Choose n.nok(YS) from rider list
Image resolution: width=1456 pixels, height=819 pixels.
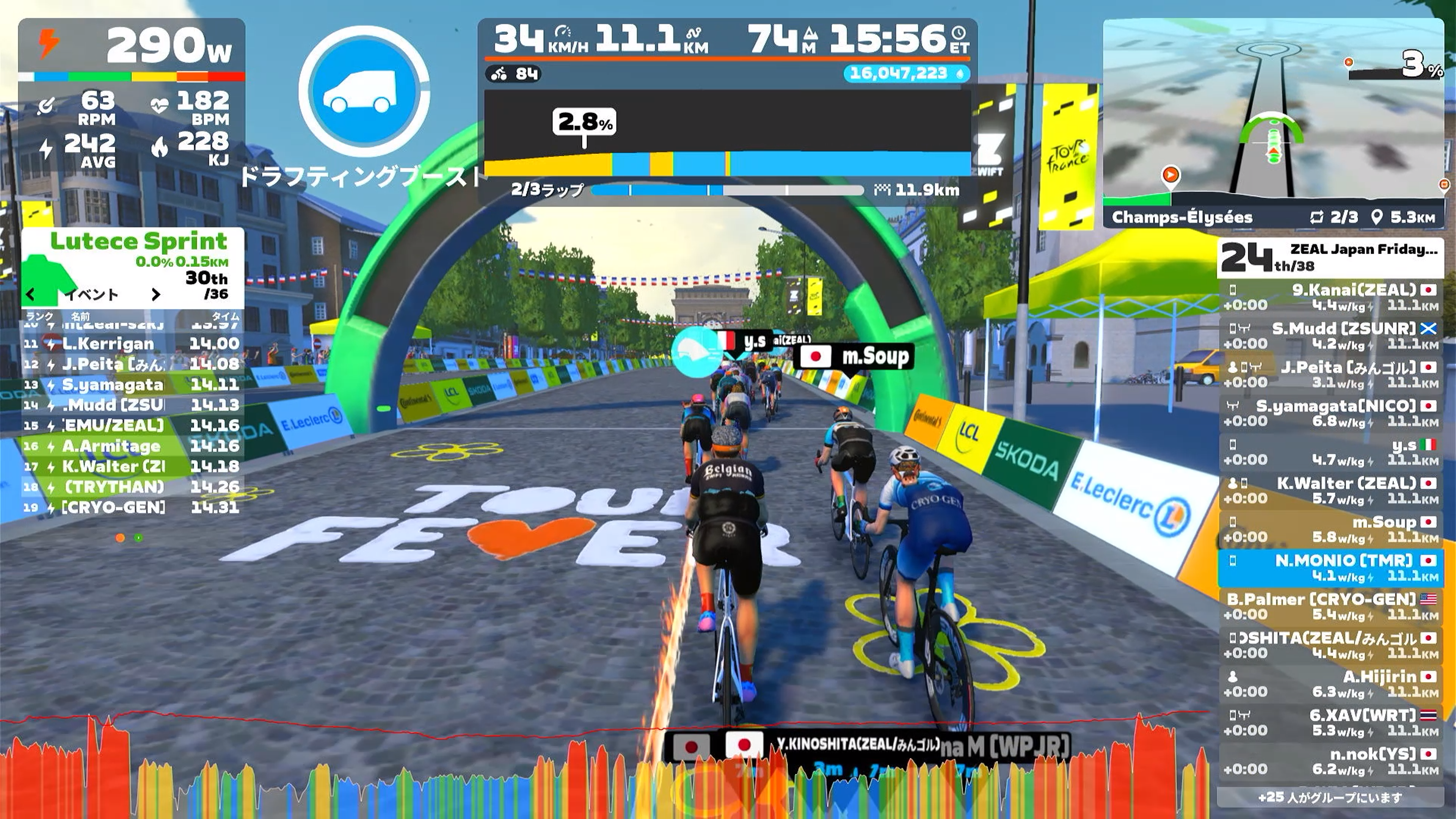[x=1330, y=761]
